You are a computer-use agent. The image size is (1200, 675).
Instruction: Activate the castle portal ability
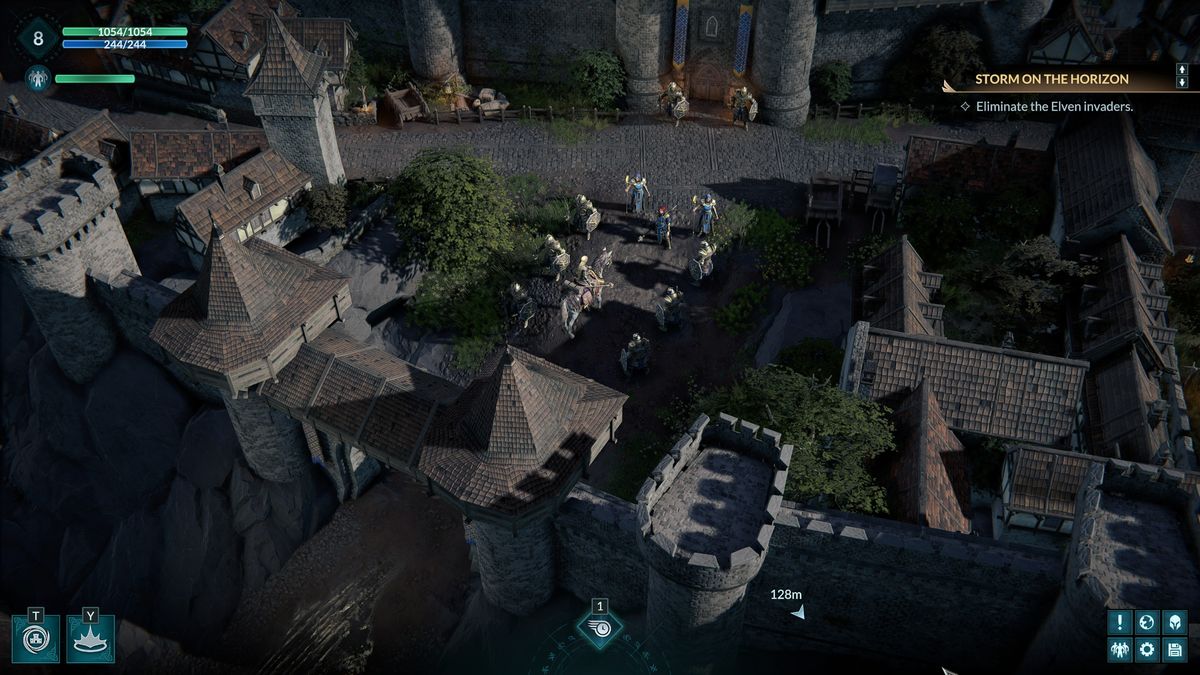[x=36, y=639]
